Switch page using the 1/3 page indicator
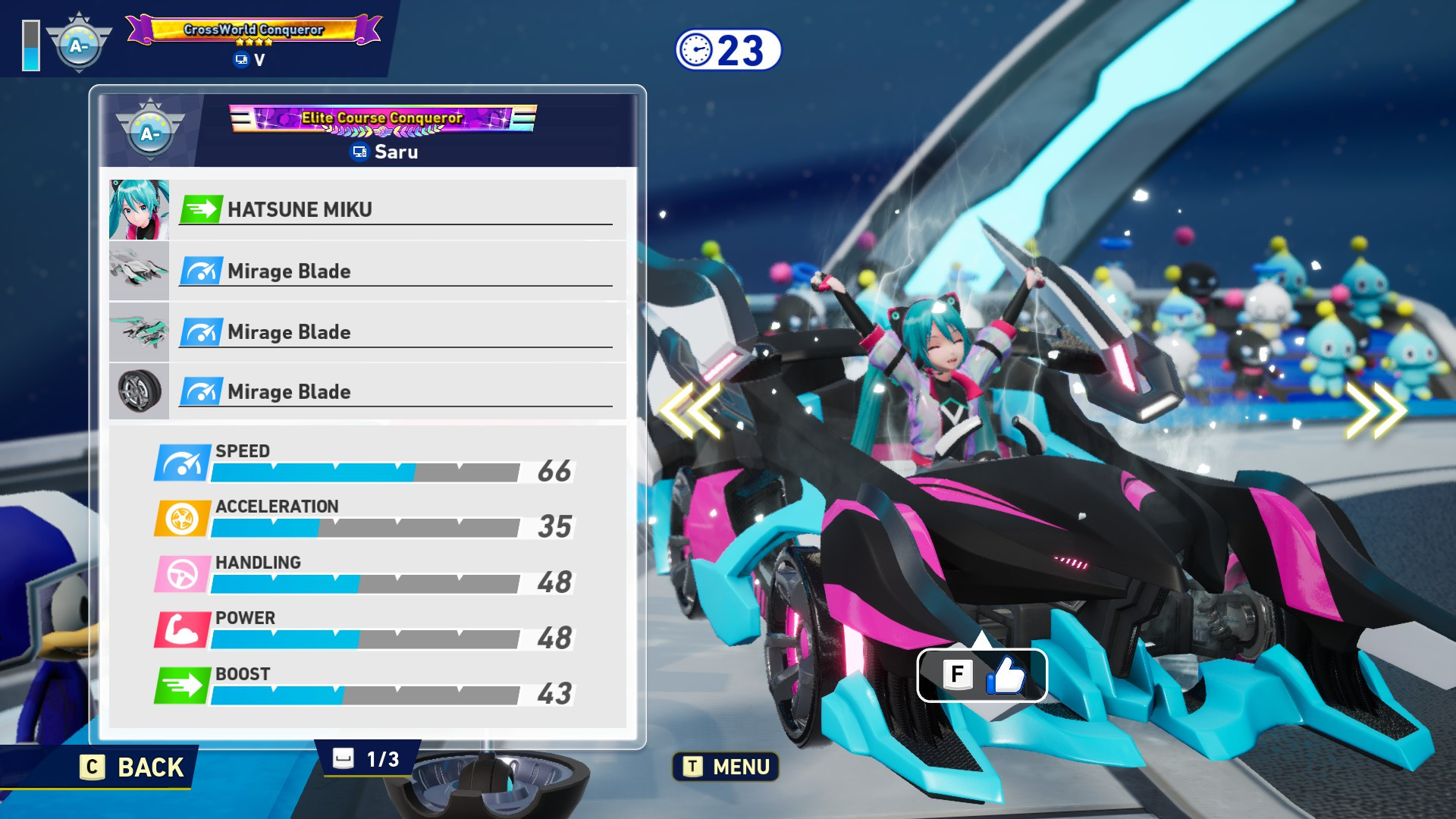This screenshot has height=819, width=1456. [367, 759]
